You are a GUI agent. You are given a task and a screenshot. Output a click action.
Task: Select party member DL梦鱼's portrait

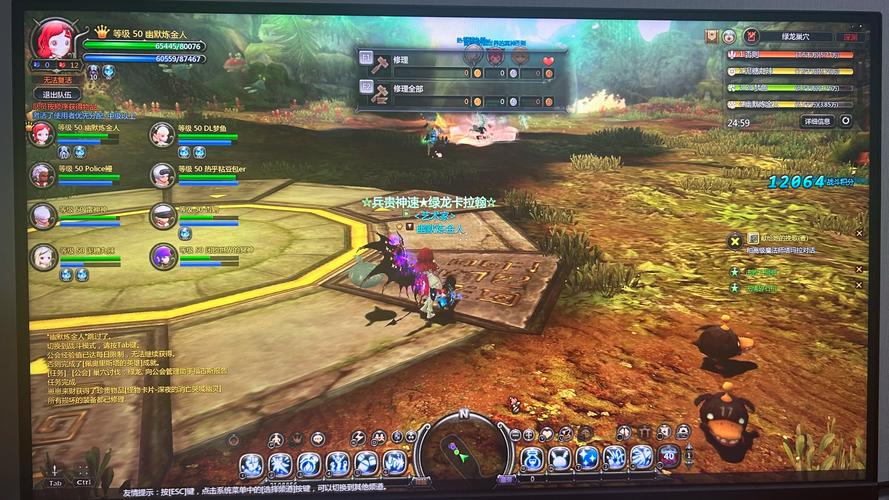tap(162, 134)
